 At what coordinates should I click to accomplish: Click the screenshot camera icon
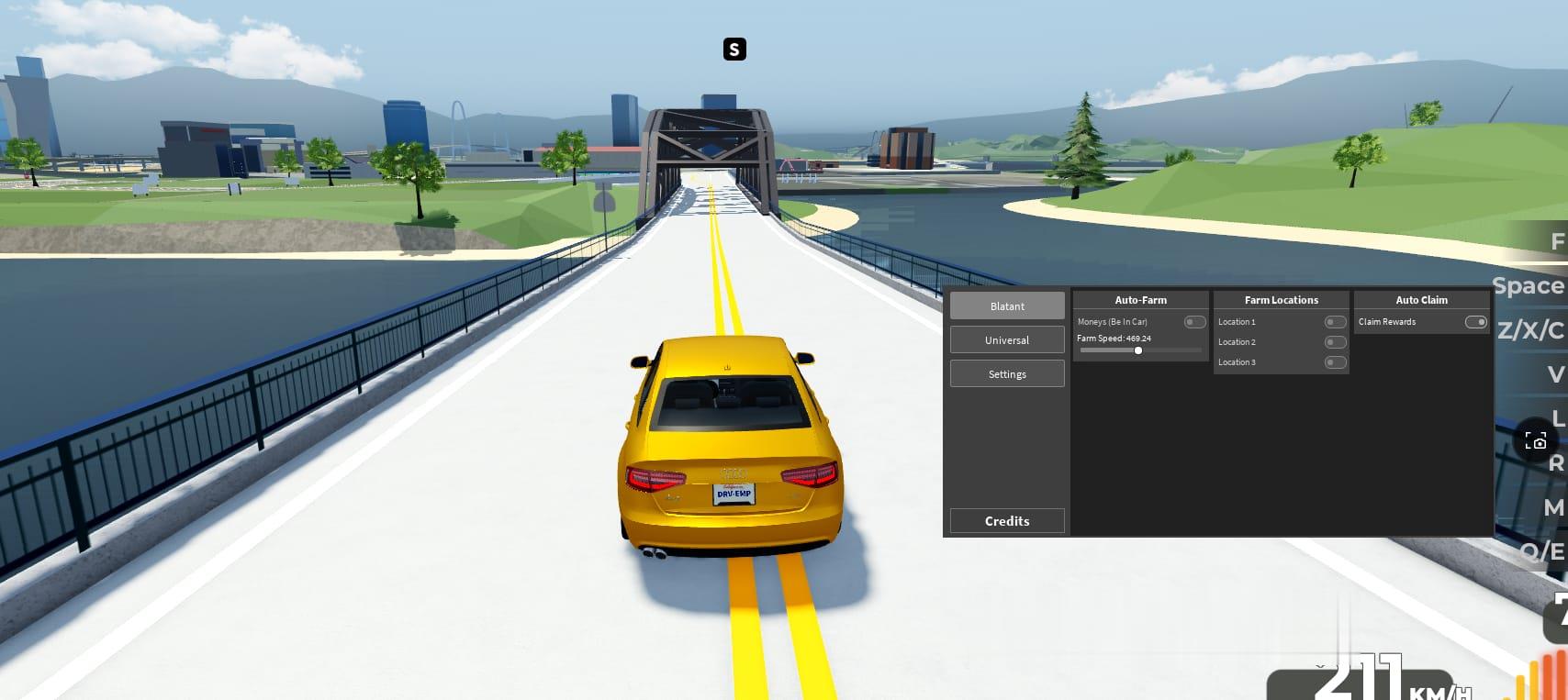pos(1535,441)
